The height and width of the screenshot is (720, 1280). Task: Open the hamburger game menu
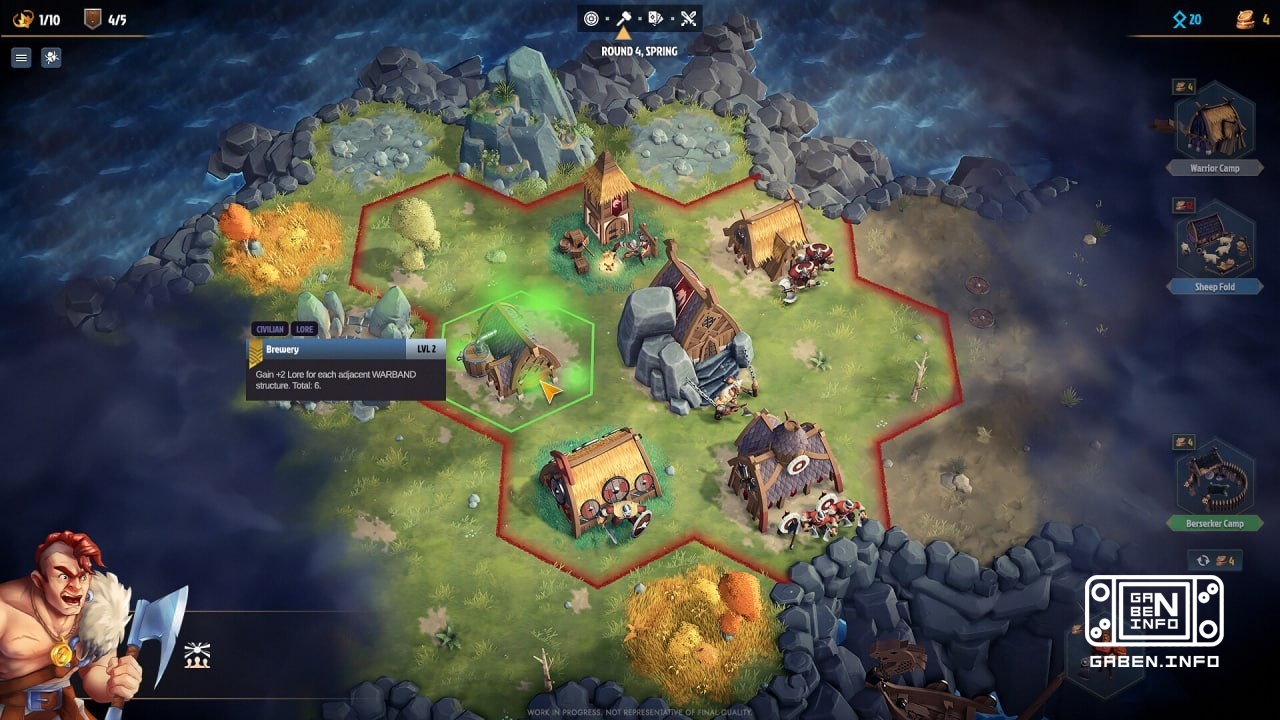(20, 57)
